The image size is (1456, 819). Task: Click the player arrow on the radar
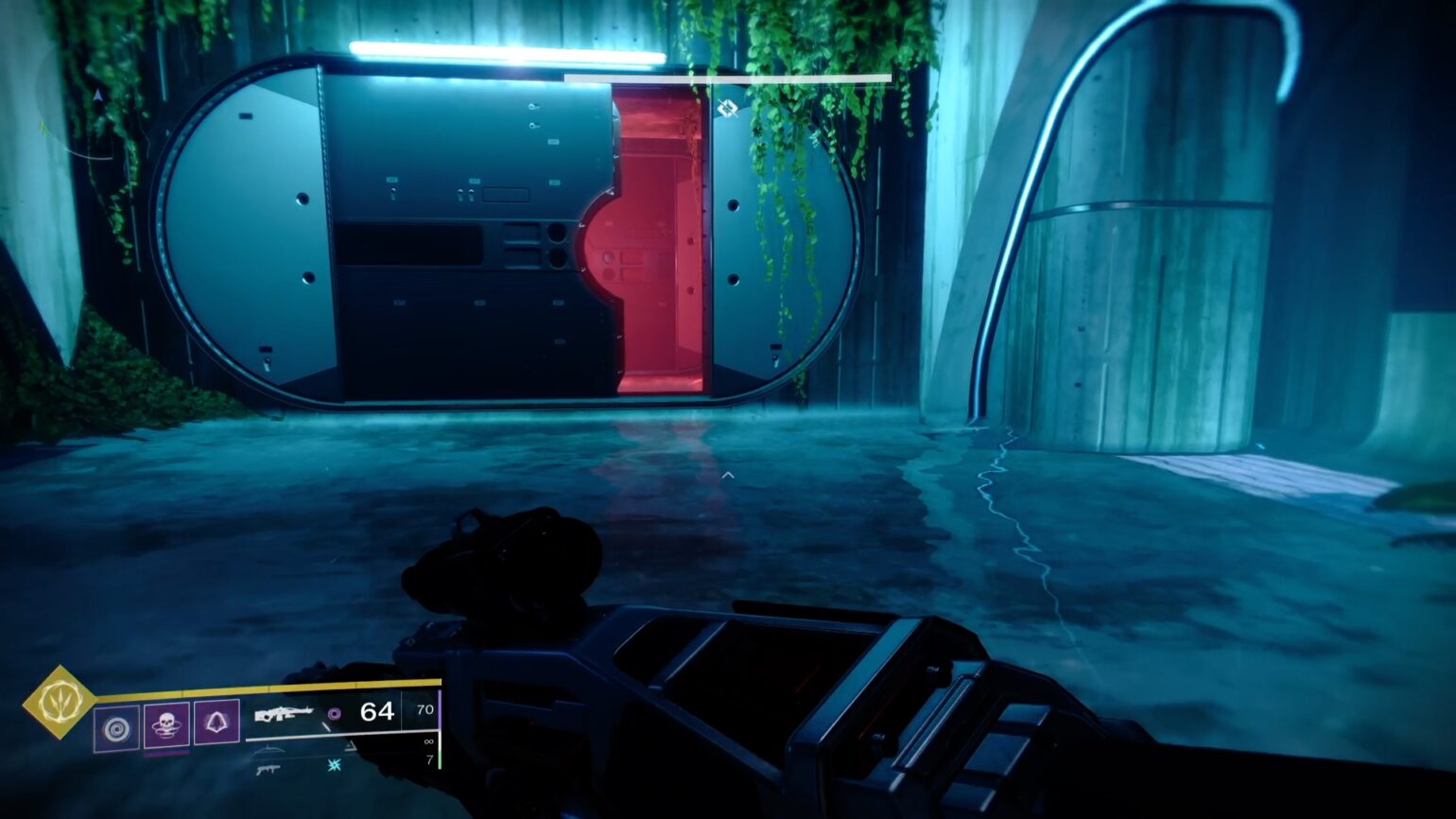[x=97, y=96]
